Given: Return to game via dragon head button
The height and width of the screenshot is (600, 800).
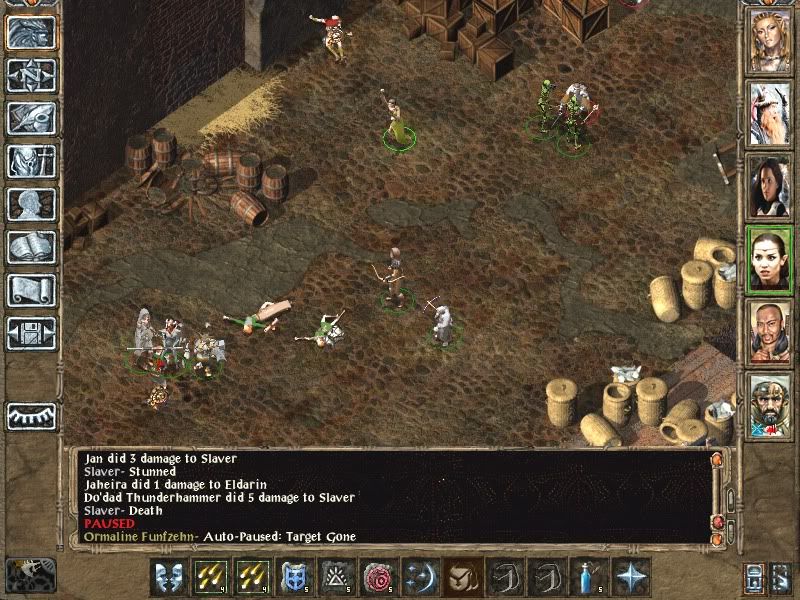Looking at the screenshot, I should (31, 33).
